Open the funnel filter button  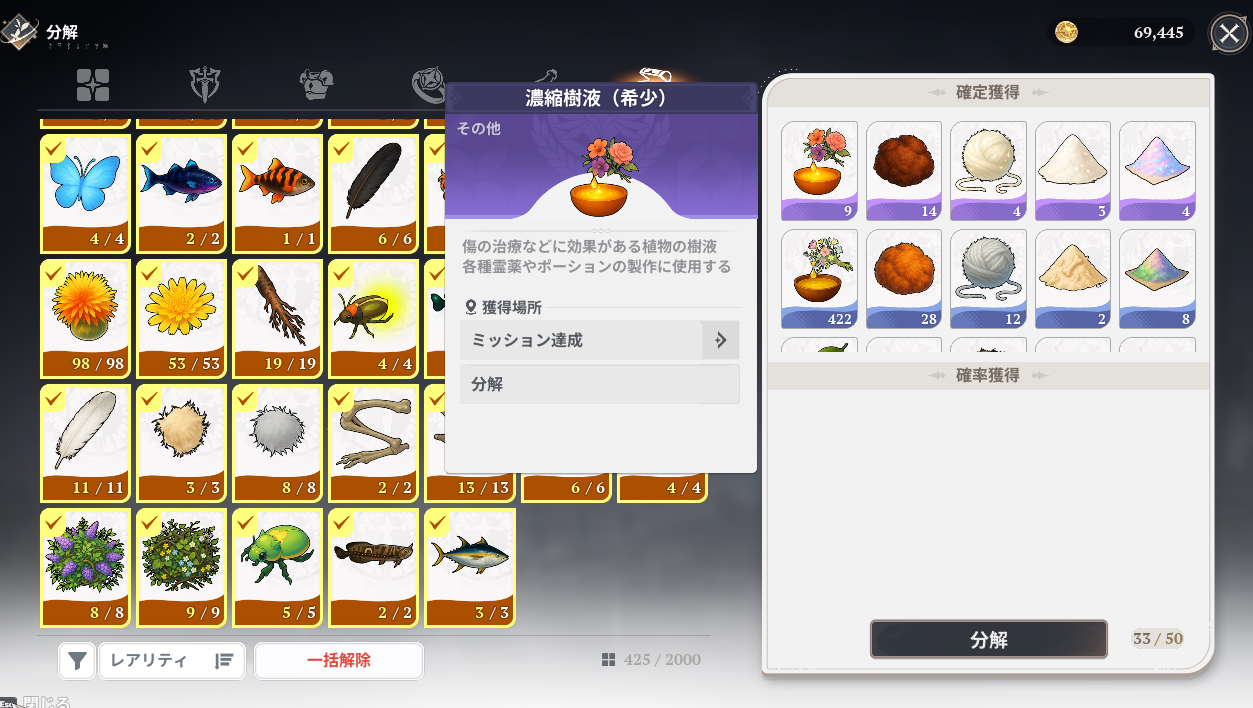pos(77,660)
